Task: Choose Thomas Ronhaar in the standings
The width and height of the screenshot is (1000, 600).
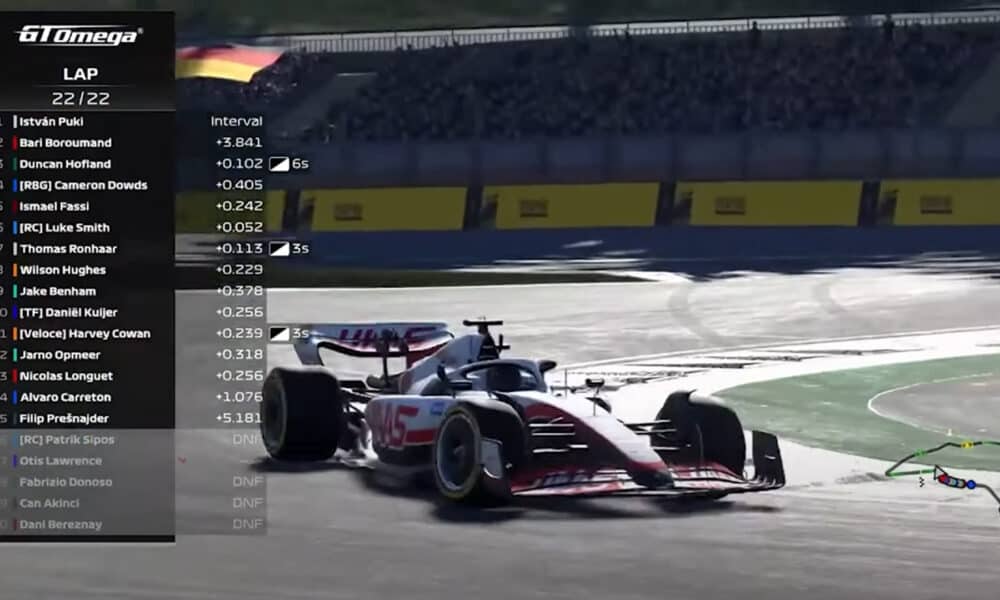Action: point(67,249)
